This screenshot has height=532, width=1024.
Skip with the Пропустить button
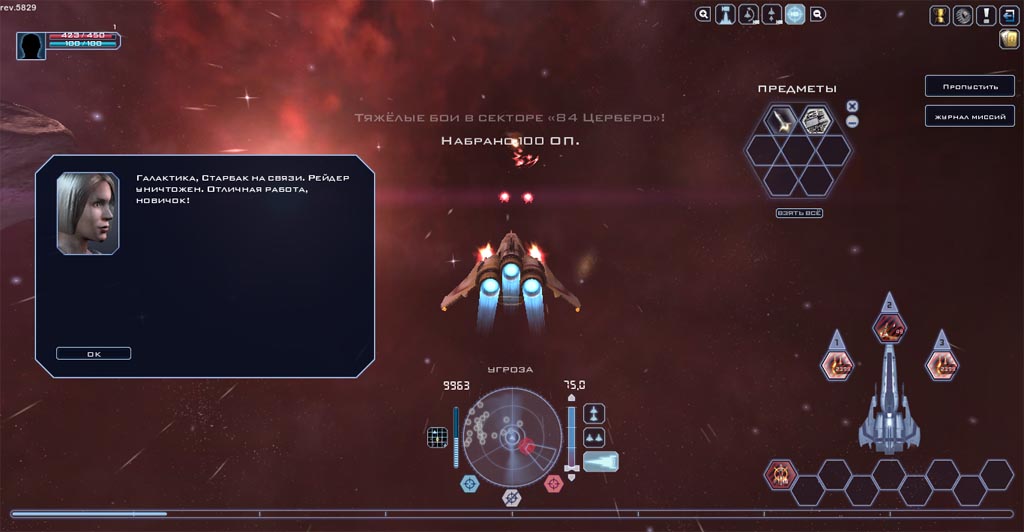(x=963, y=86)
